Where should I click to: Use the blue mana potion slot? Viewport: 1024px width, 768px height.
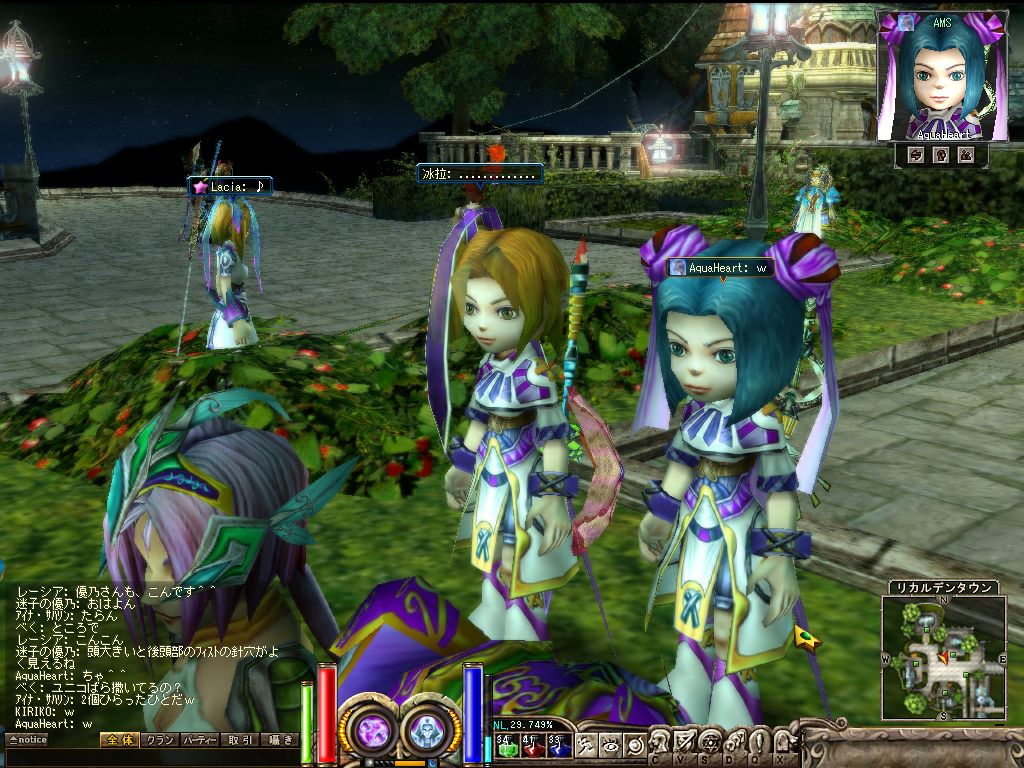coord(557,744)
